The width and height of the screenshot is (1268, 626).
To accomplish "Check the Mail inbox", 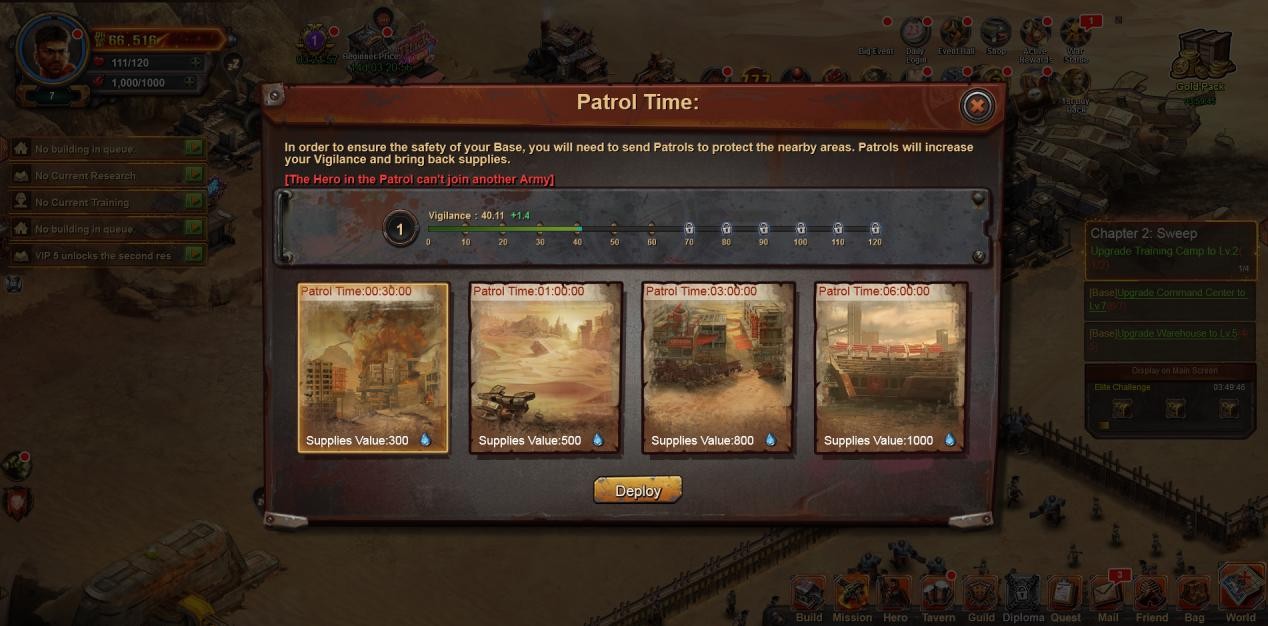I will [1108, 596].
